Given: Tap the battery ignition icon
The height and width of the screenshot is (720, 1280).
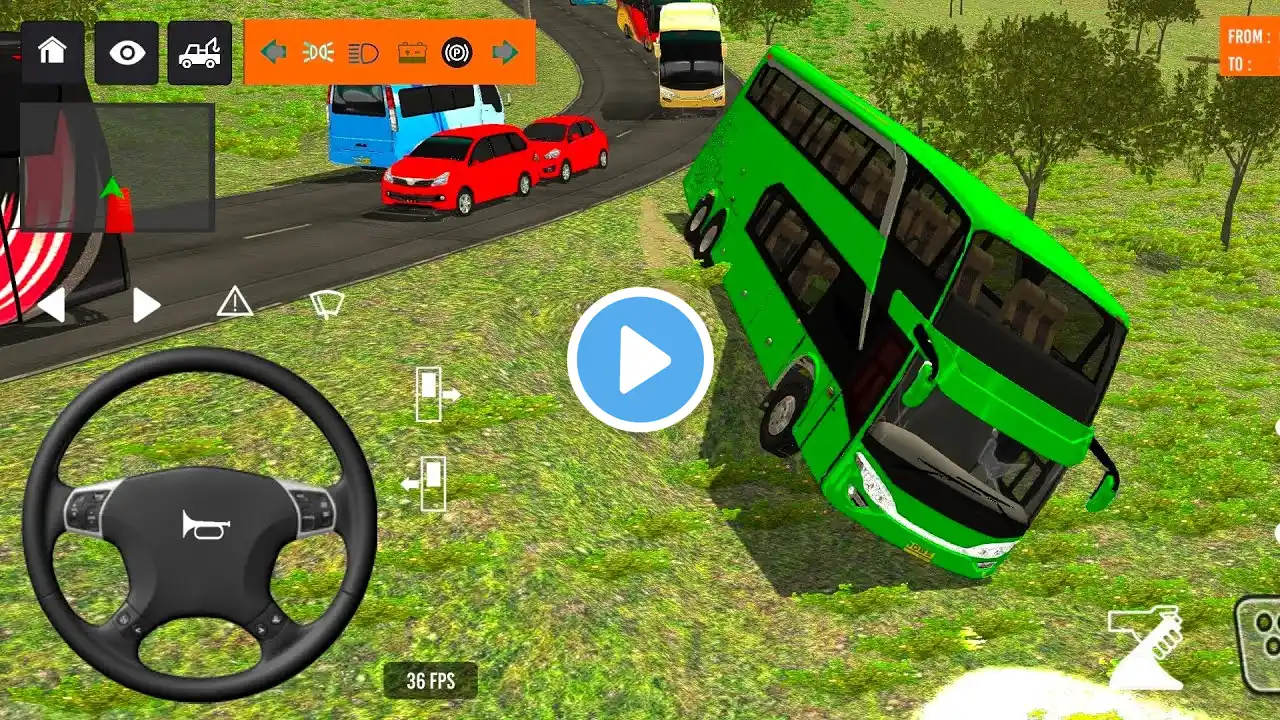Looking at the screenshot, I should pos(411,52).
